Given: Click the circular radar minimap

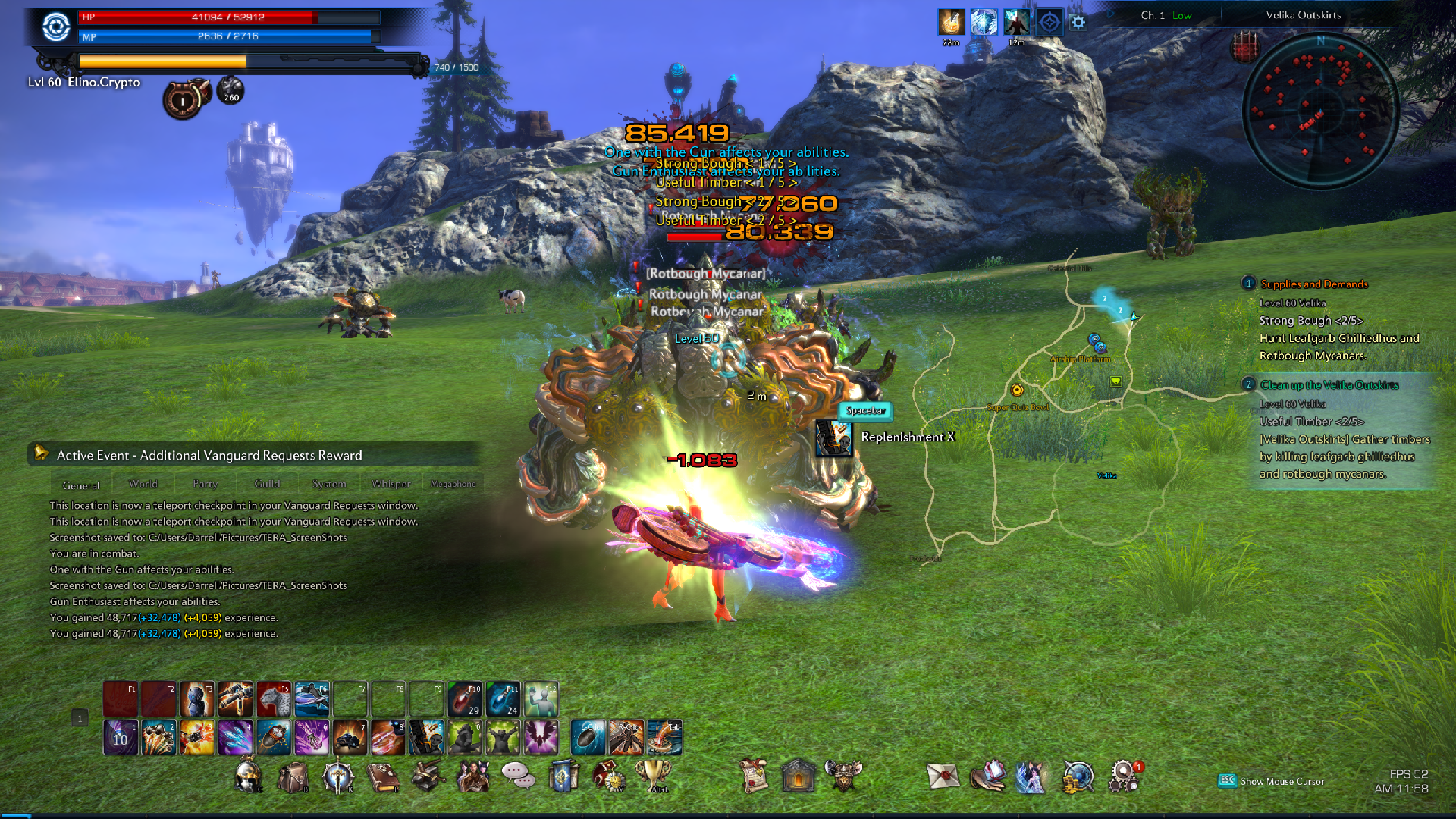Looking at the screenshot, I should click(1320, 111).
